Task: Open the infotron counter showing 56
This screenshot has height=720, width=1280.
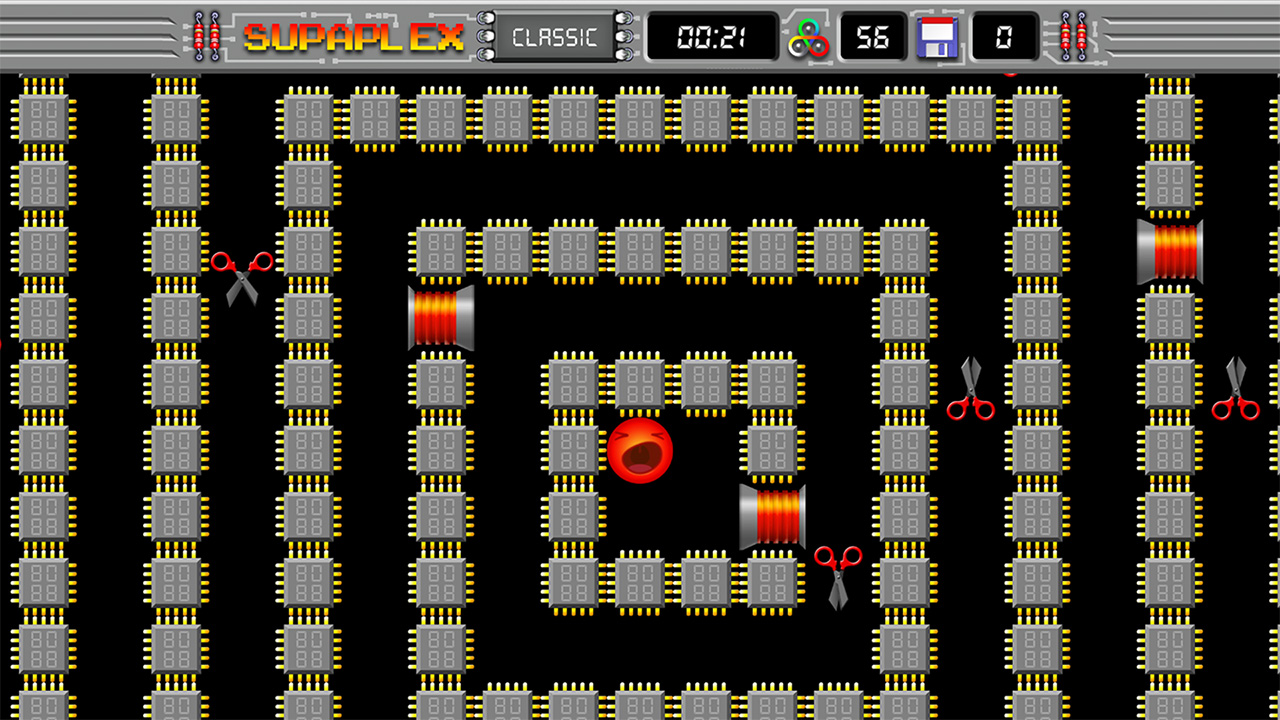Action: point(871,39)
